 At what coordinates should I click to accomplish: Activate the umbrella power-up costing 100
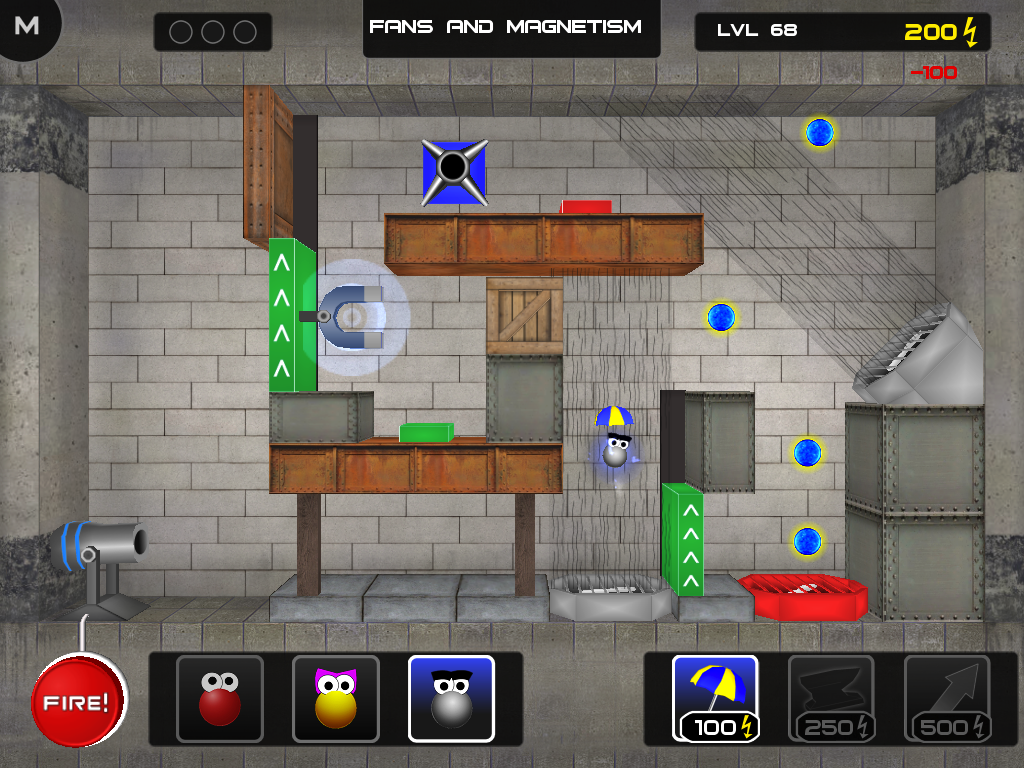[715, 698]
